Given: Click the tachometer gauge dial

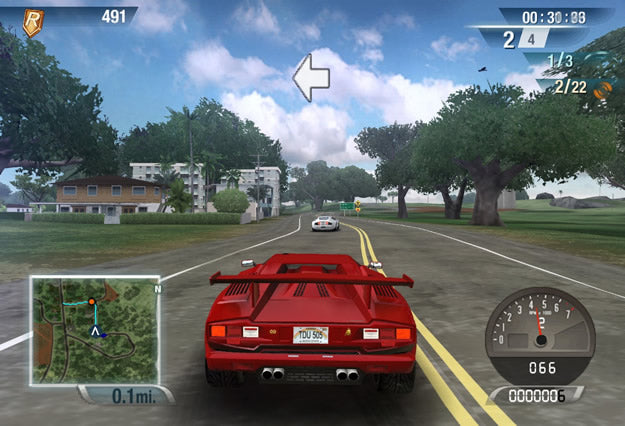Looking at the screenshot, I should point(538,332).
